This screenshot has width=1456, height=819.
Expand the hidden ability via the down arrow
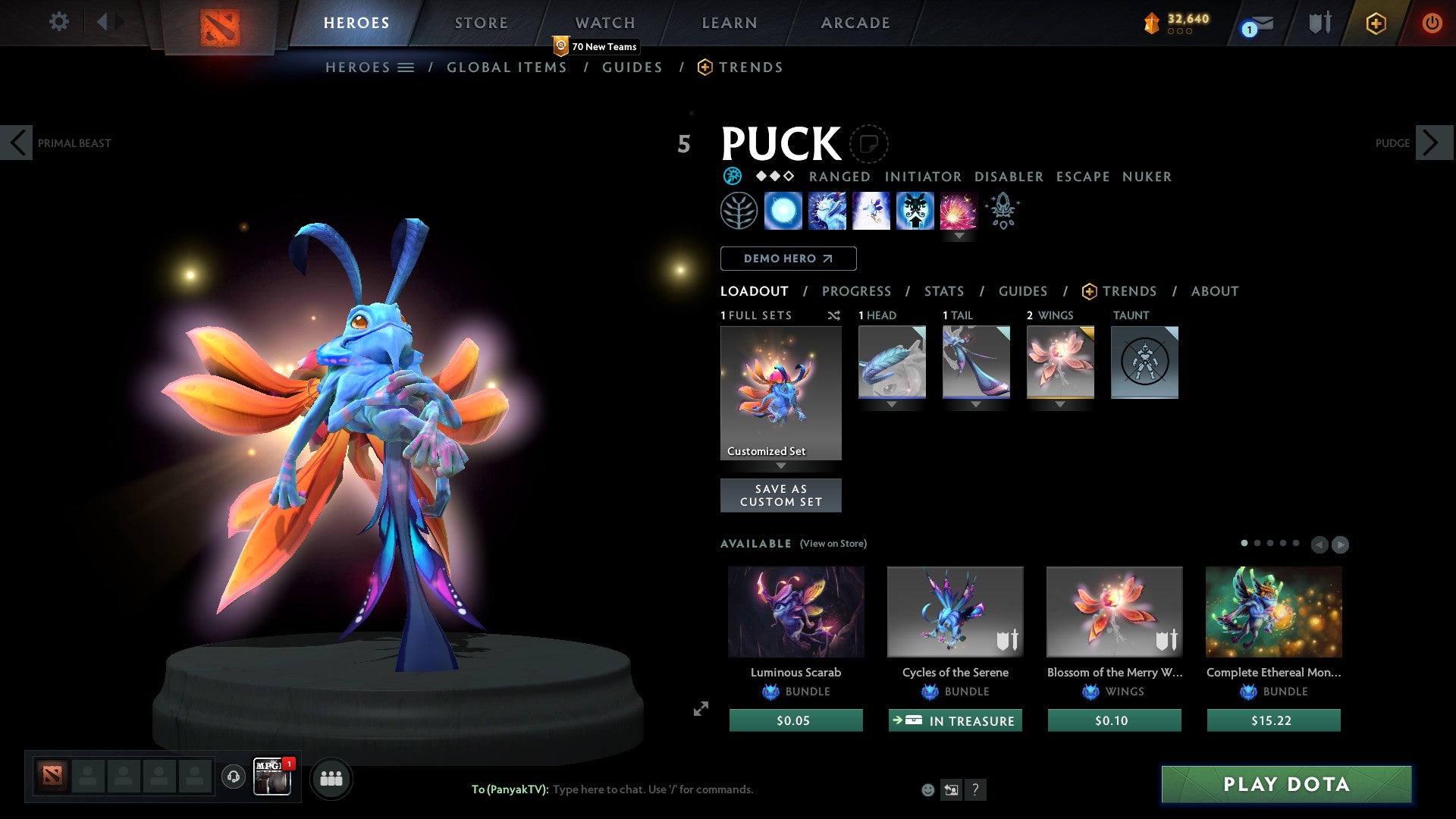pyautogui.click(x=959, y=236)
